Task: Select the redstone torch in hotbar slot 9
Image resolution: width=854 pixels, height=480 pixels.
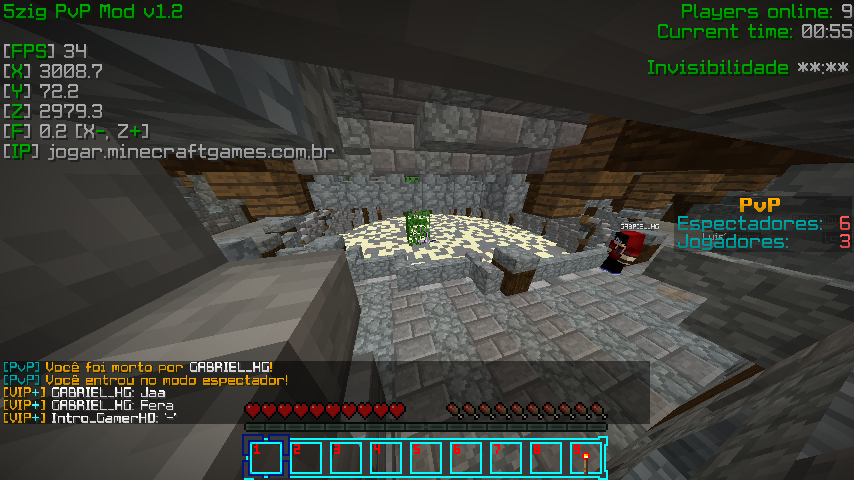Action: [x=584, y=458]
